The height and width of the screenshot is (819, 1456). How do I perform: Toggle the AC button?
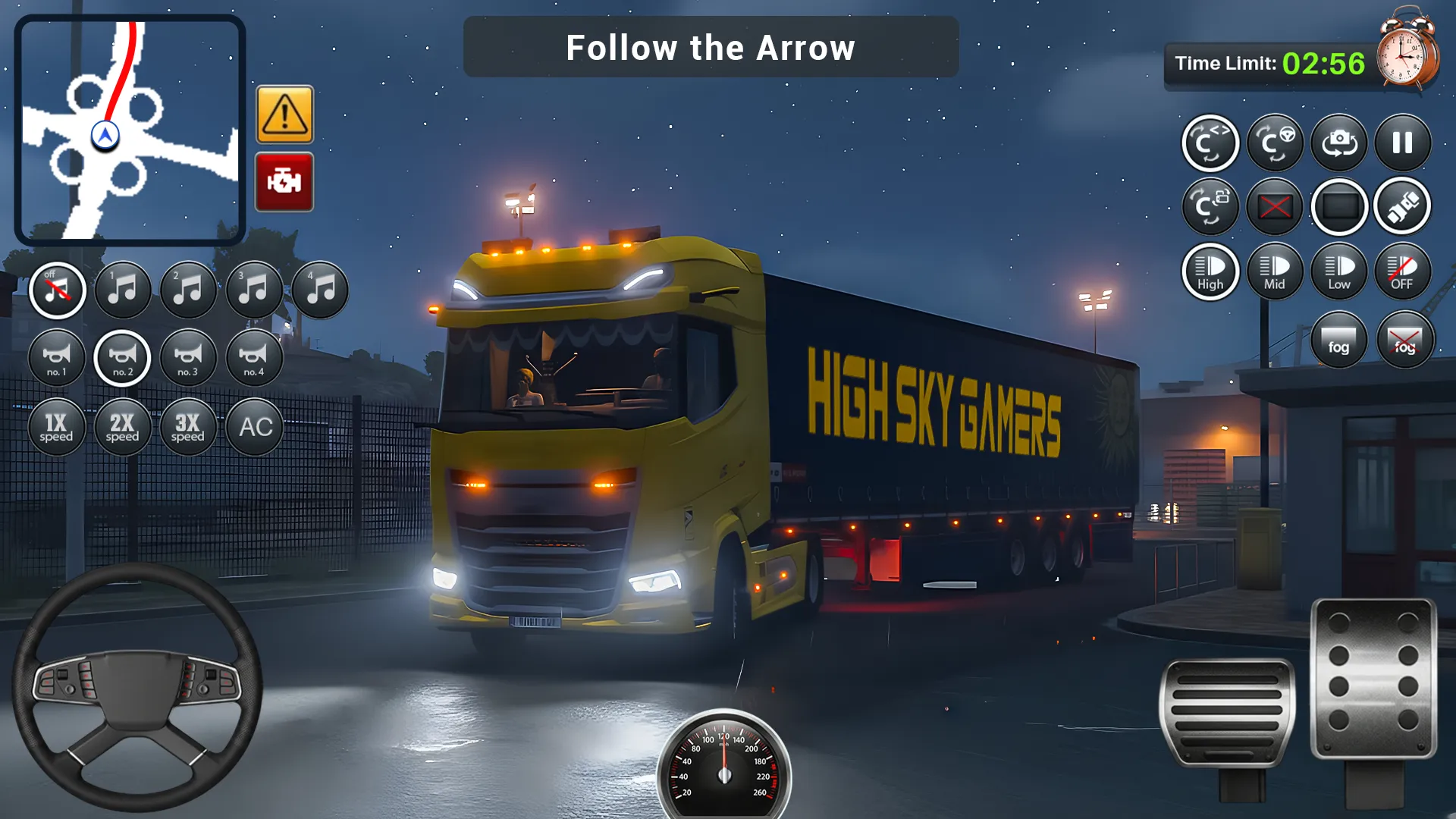pyautogui.click(x=255, y=427)
